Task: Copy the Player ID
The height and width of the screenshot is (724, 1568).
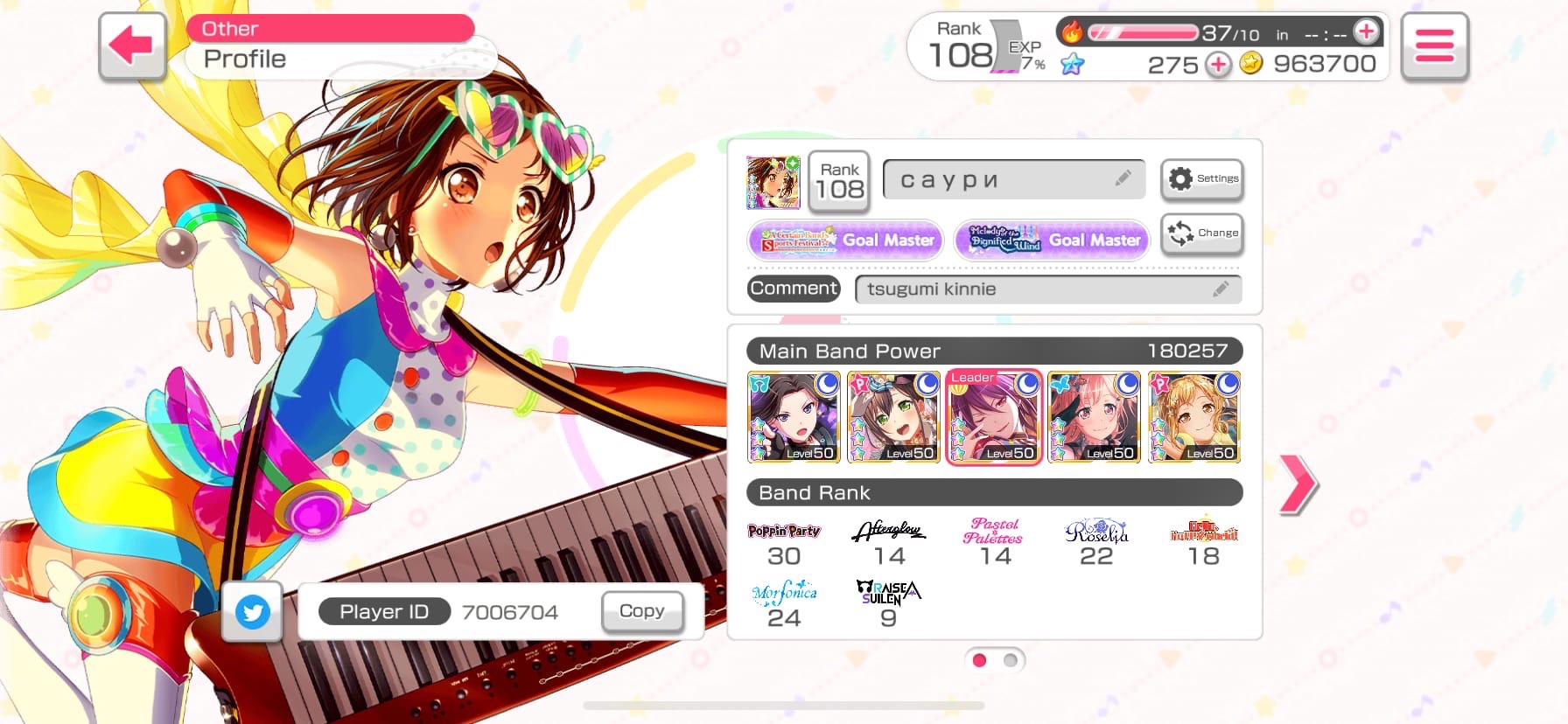Action: click(x=641, y=611)
